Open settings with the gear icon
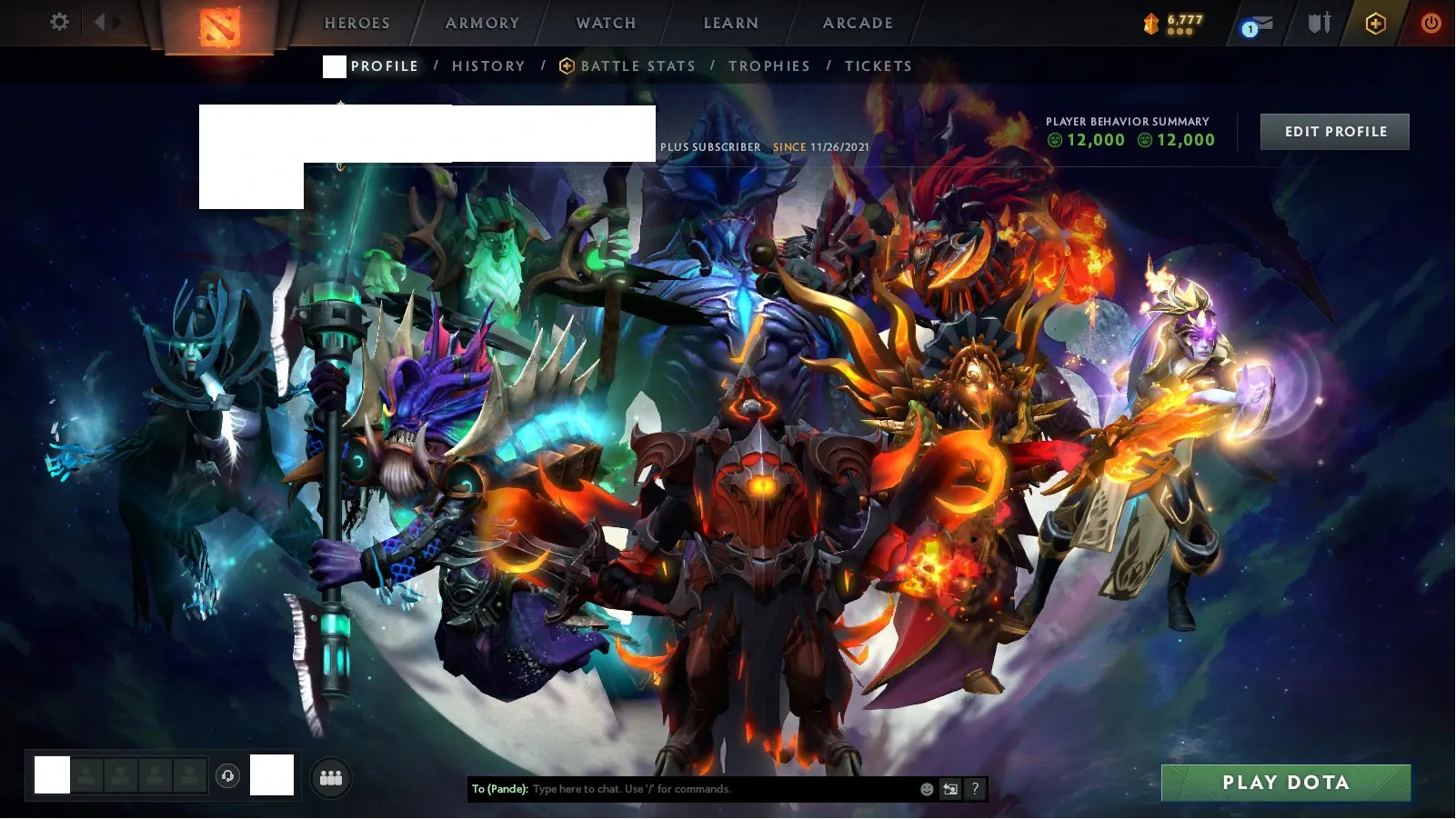 59,22
